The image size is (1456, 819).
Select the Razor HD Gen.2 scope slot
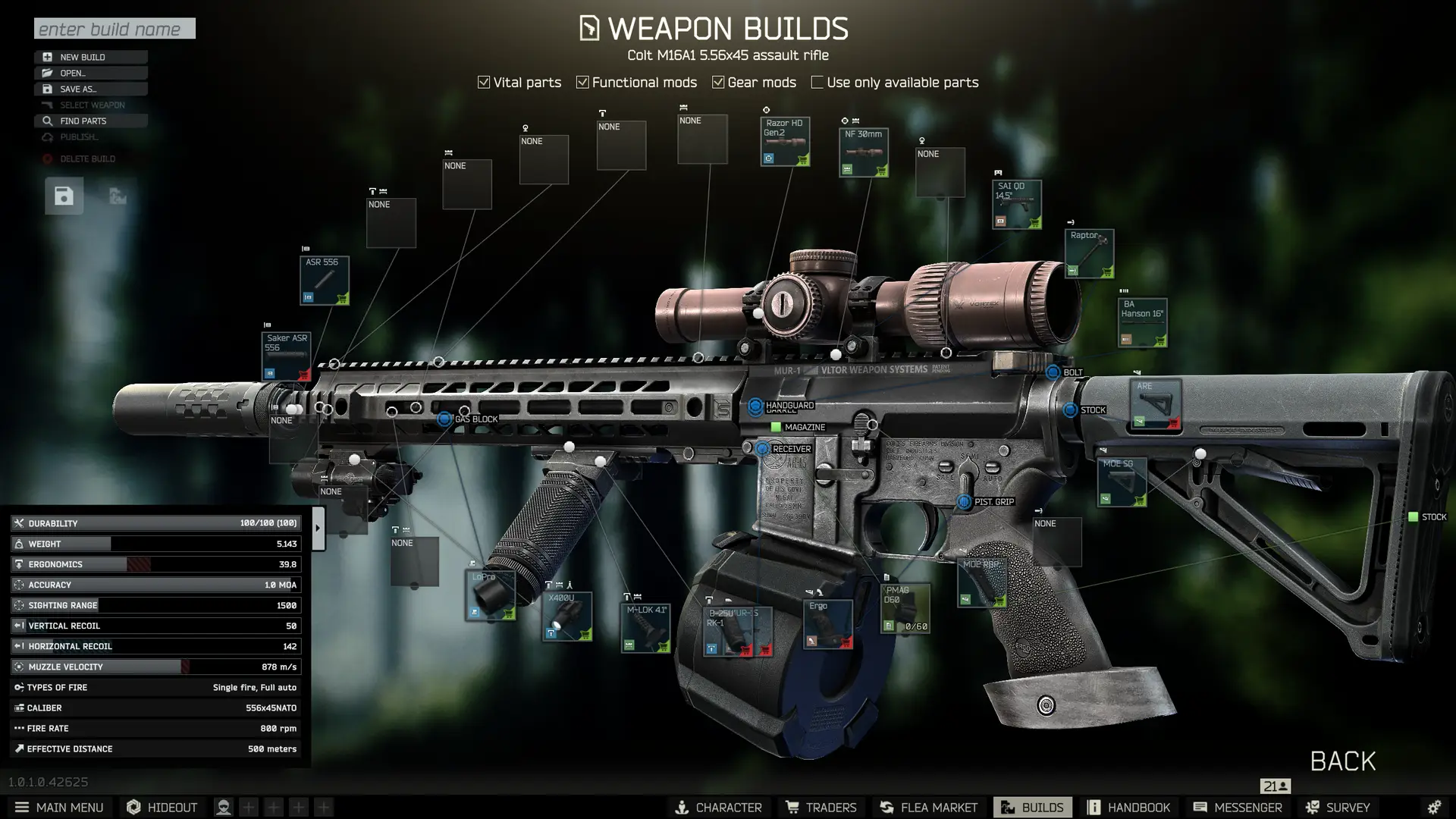pyautogui.click(x=785, y=142)
